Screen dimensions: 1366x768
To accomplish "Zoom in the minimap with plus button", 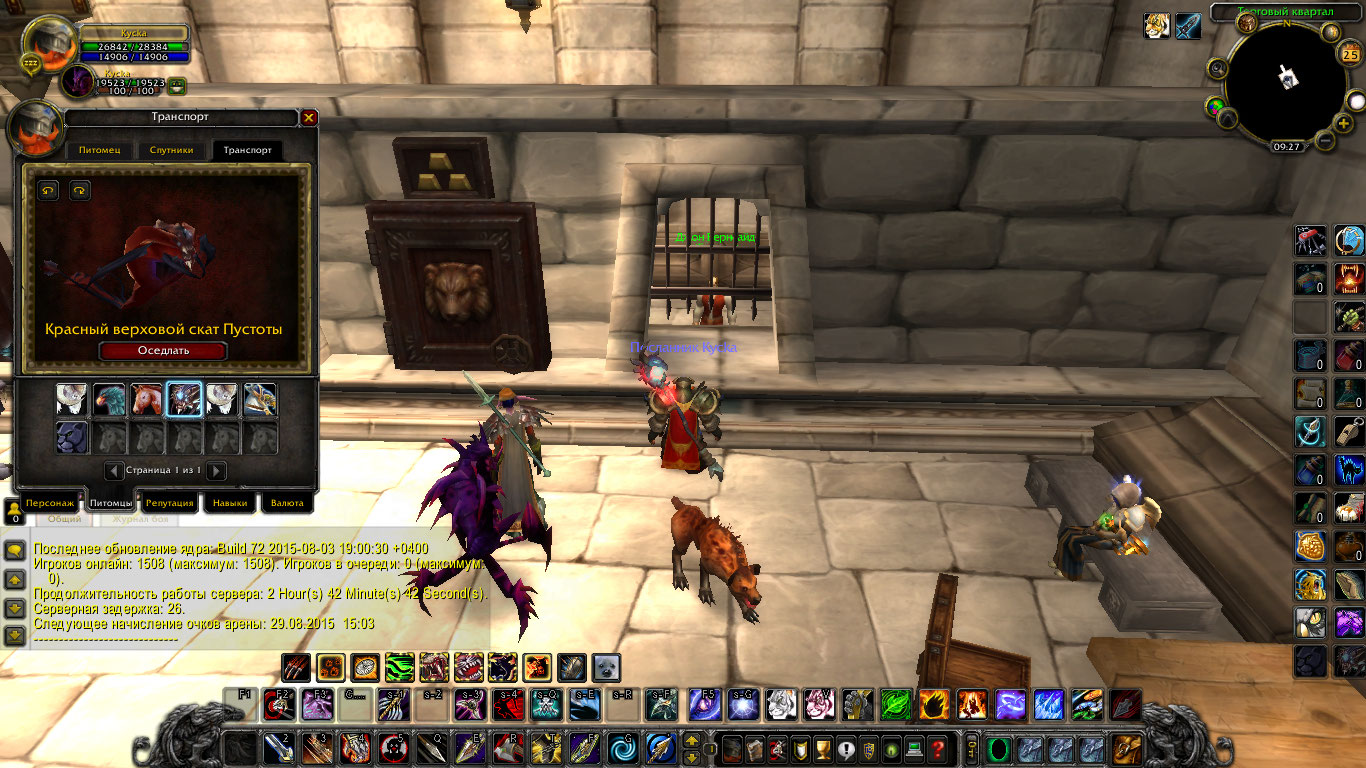I will coord(1342,123).
